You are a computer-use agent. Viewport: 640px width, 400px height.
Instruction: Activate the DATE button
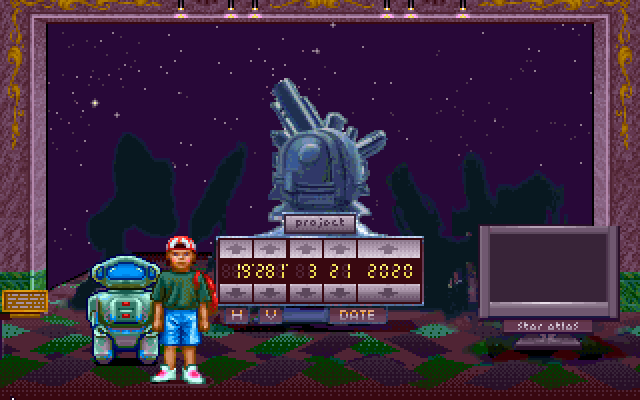tap(357, 314)
